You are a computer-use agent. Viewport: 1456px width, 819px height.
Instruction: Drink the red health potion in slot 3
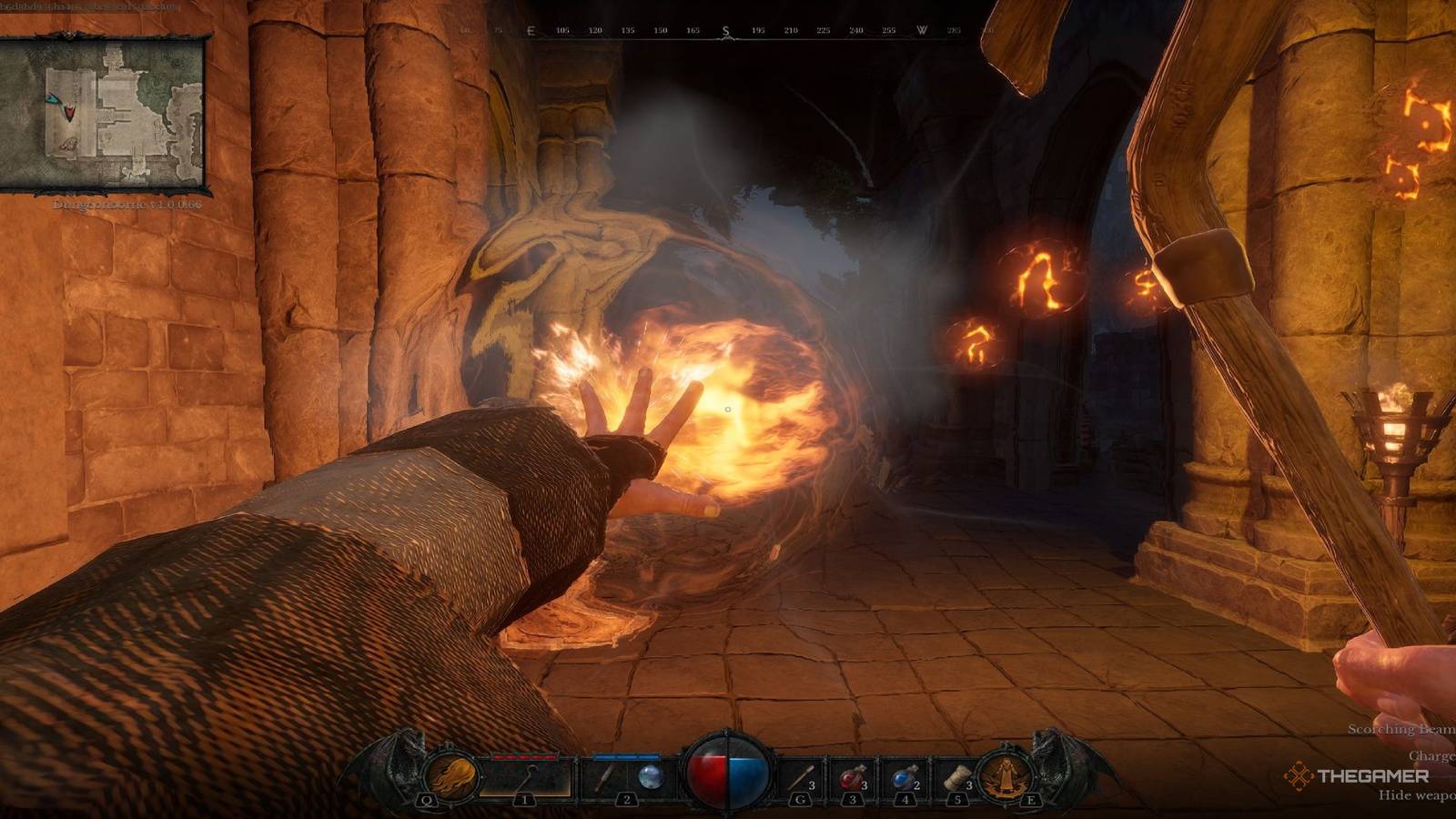click(x=851, y=776)
